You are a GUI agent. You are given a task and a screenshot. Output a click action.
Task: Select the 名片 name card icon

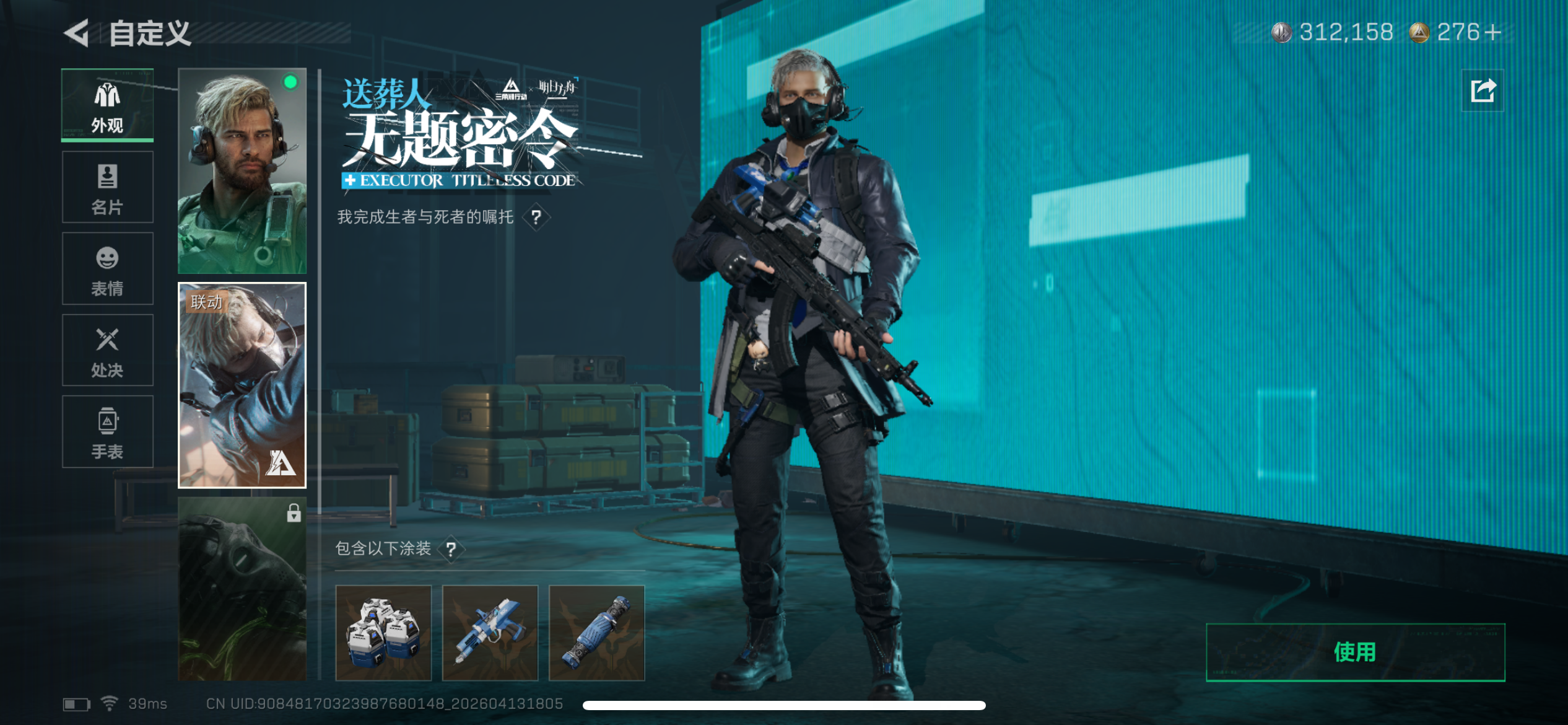coord(107,187)
